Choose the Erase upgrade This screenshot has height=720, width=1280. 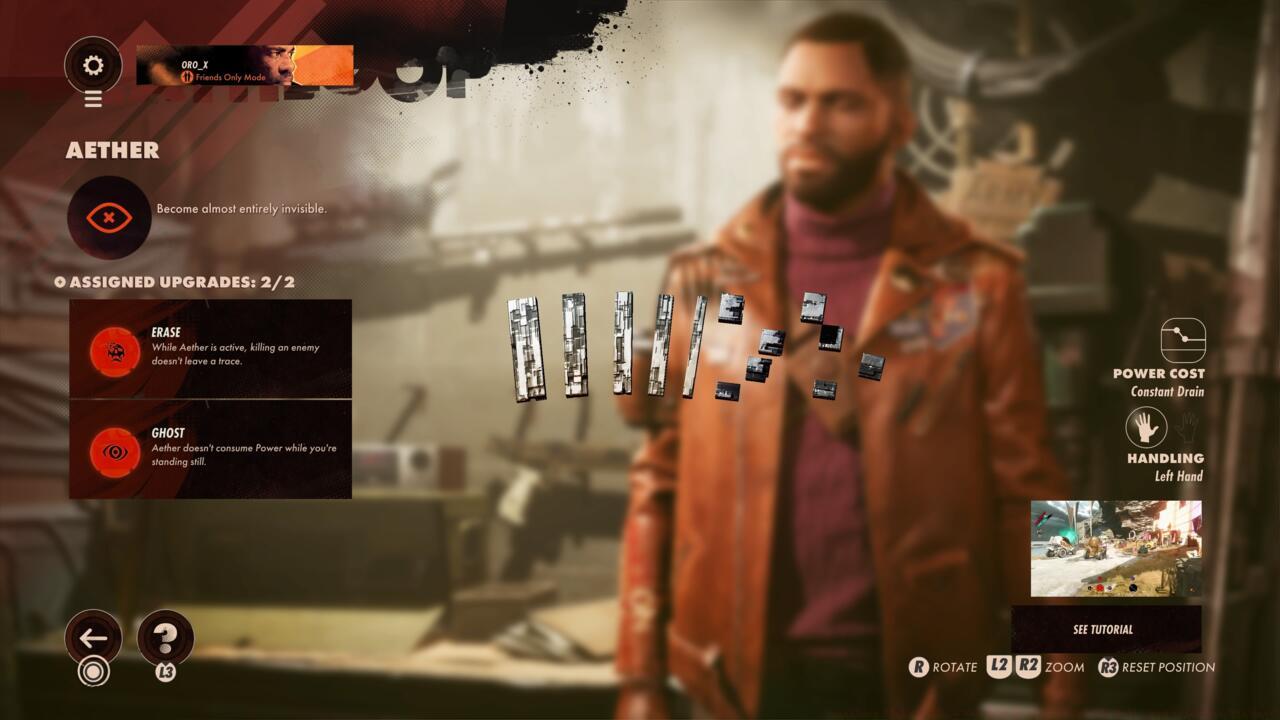click(210, 349)
